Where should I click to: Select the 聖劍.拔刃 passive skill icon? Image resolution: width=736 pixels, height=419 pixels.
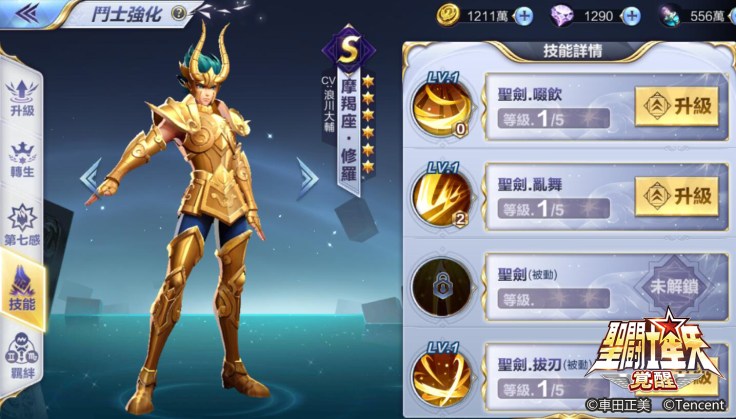(x=441, y=372)
